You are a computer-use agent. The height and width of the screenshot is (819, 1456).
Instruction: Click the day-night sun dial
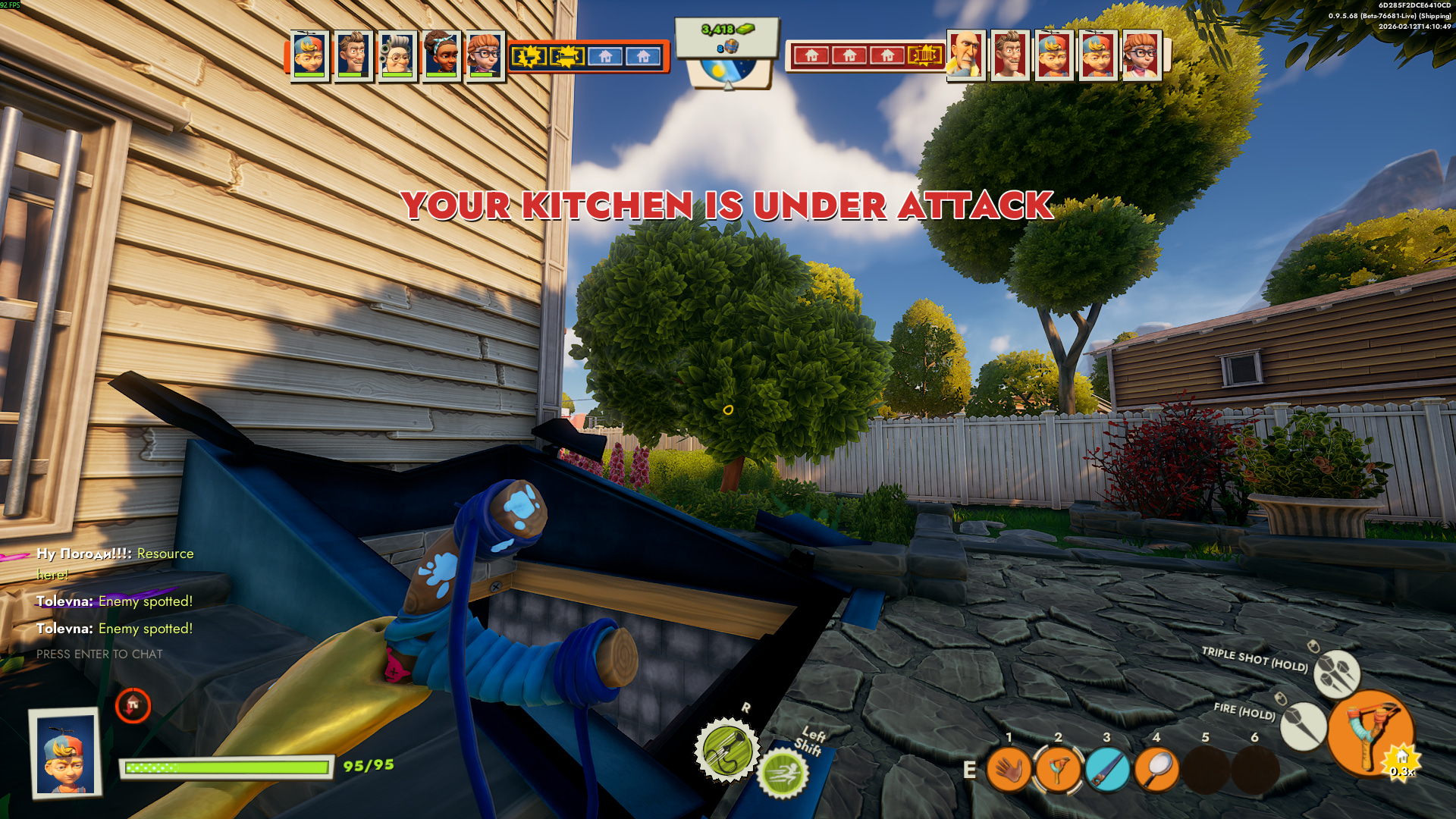[x=727, y=74]
